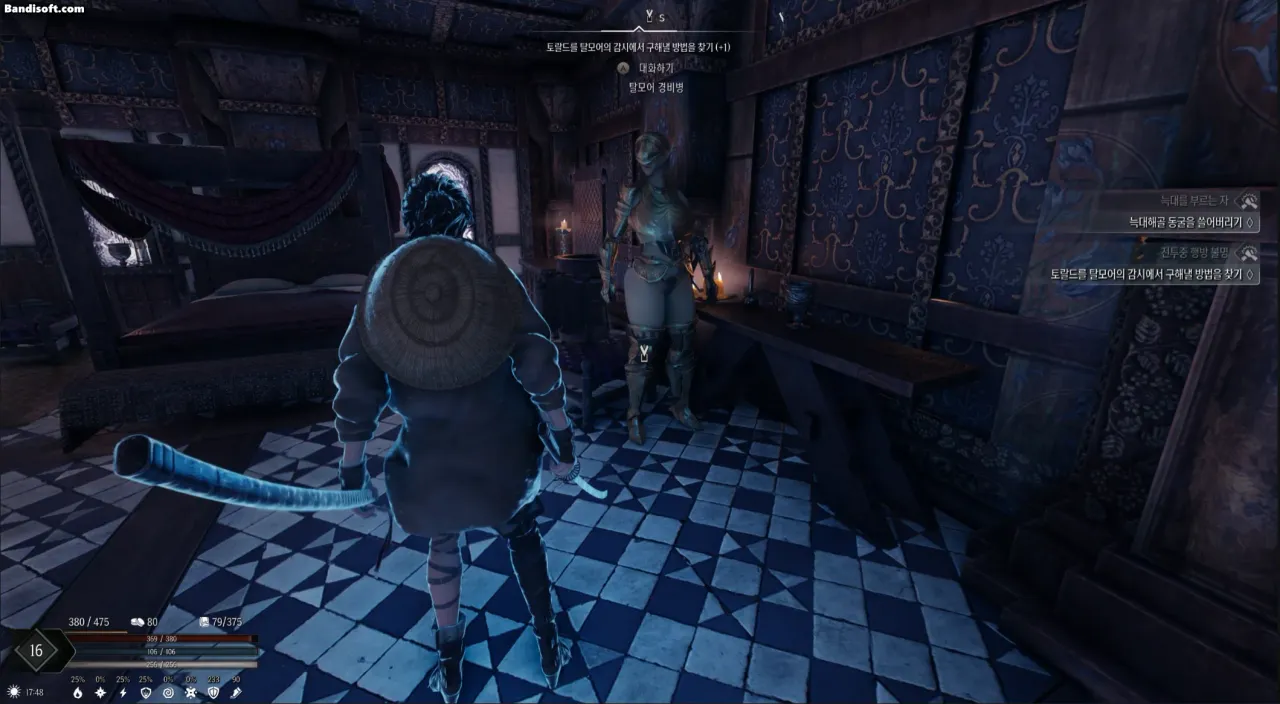Click the 늑대해골 동굴을 쓸어버리기 objective

(x=1186, y=222)
